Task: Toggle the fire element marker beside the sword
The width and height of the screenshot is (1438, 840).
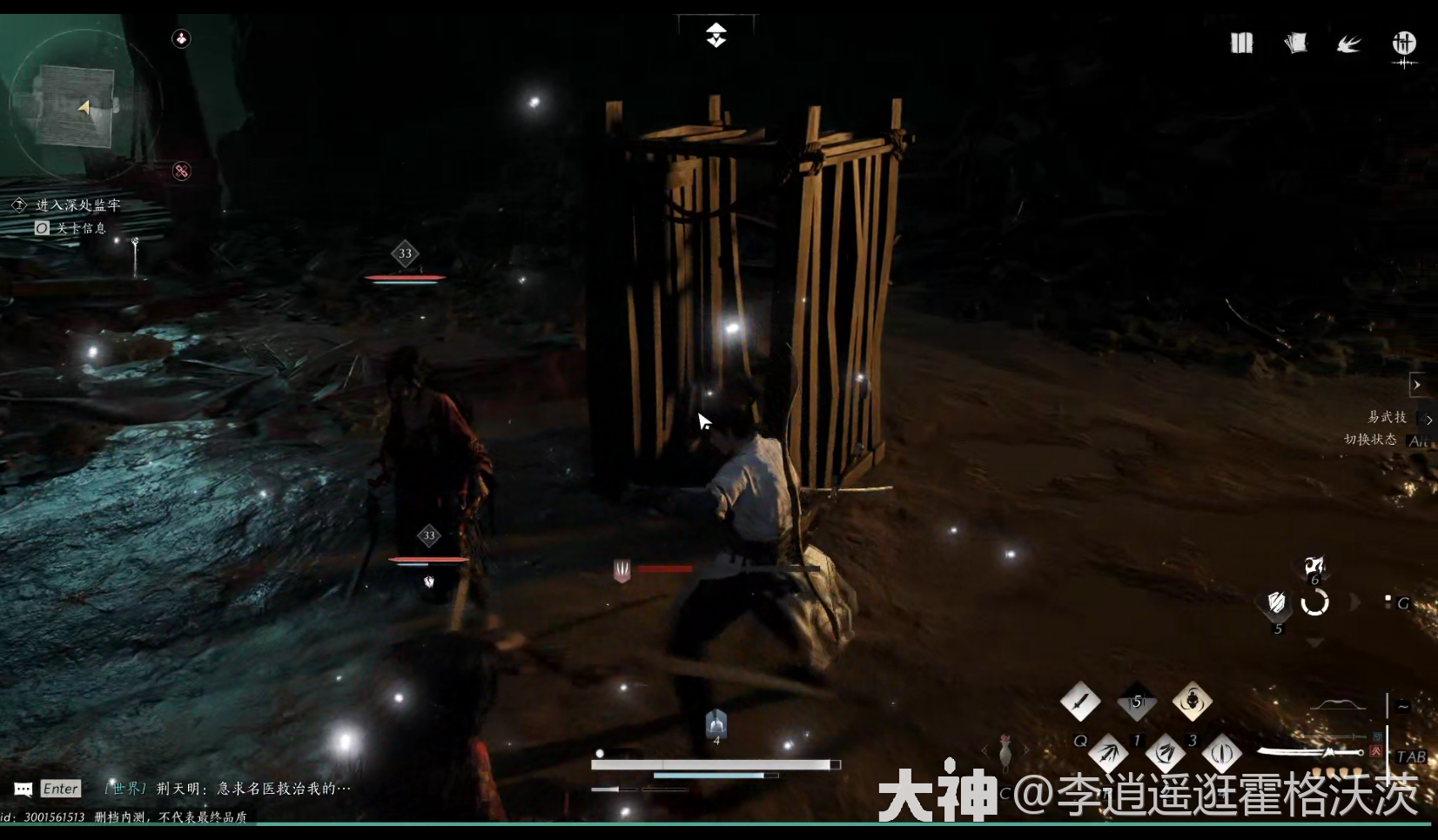Action: pos(1375,752)
